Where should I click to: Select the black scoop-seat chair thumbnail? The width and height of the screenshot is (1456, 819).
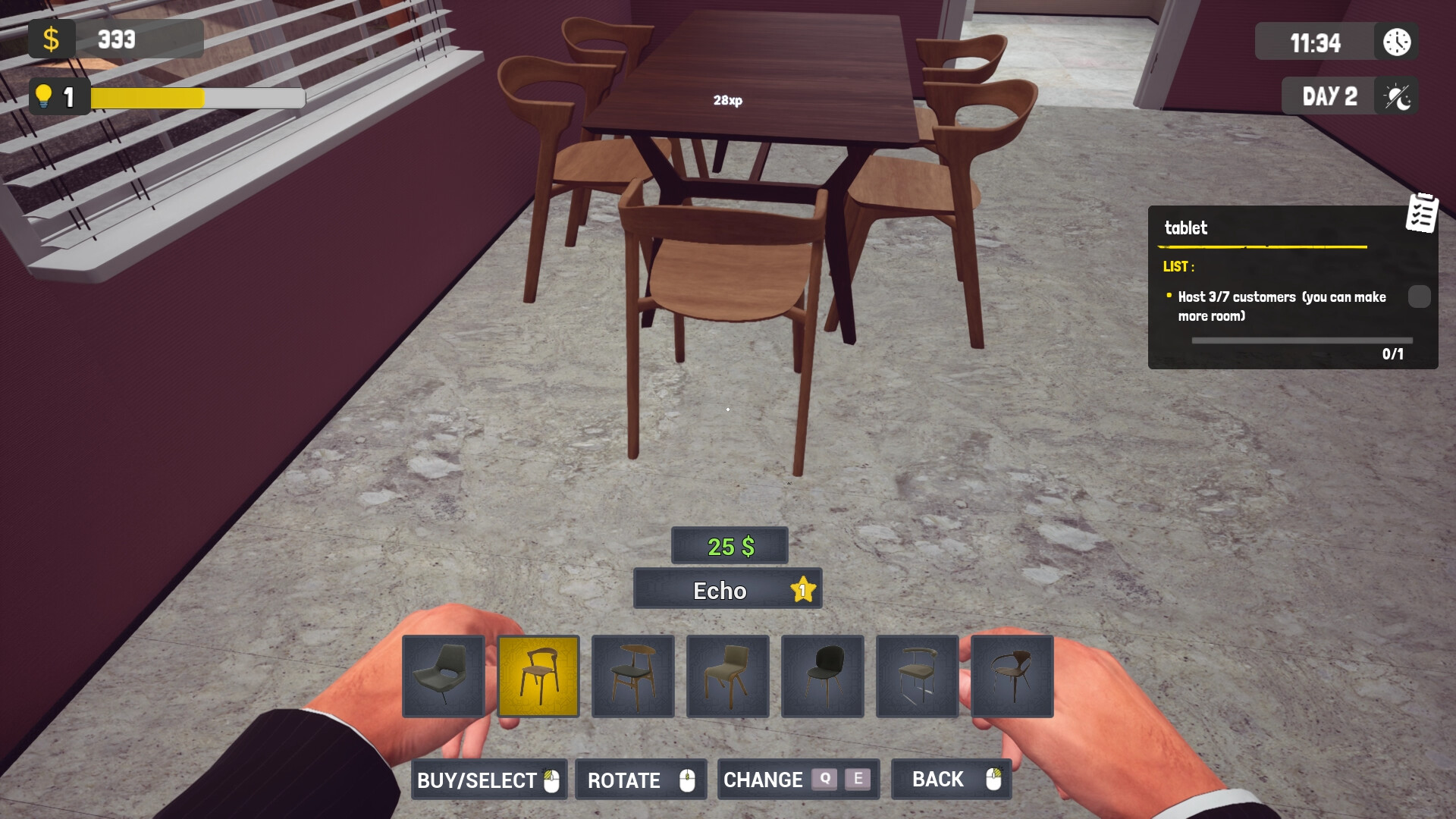click(822, 676)
